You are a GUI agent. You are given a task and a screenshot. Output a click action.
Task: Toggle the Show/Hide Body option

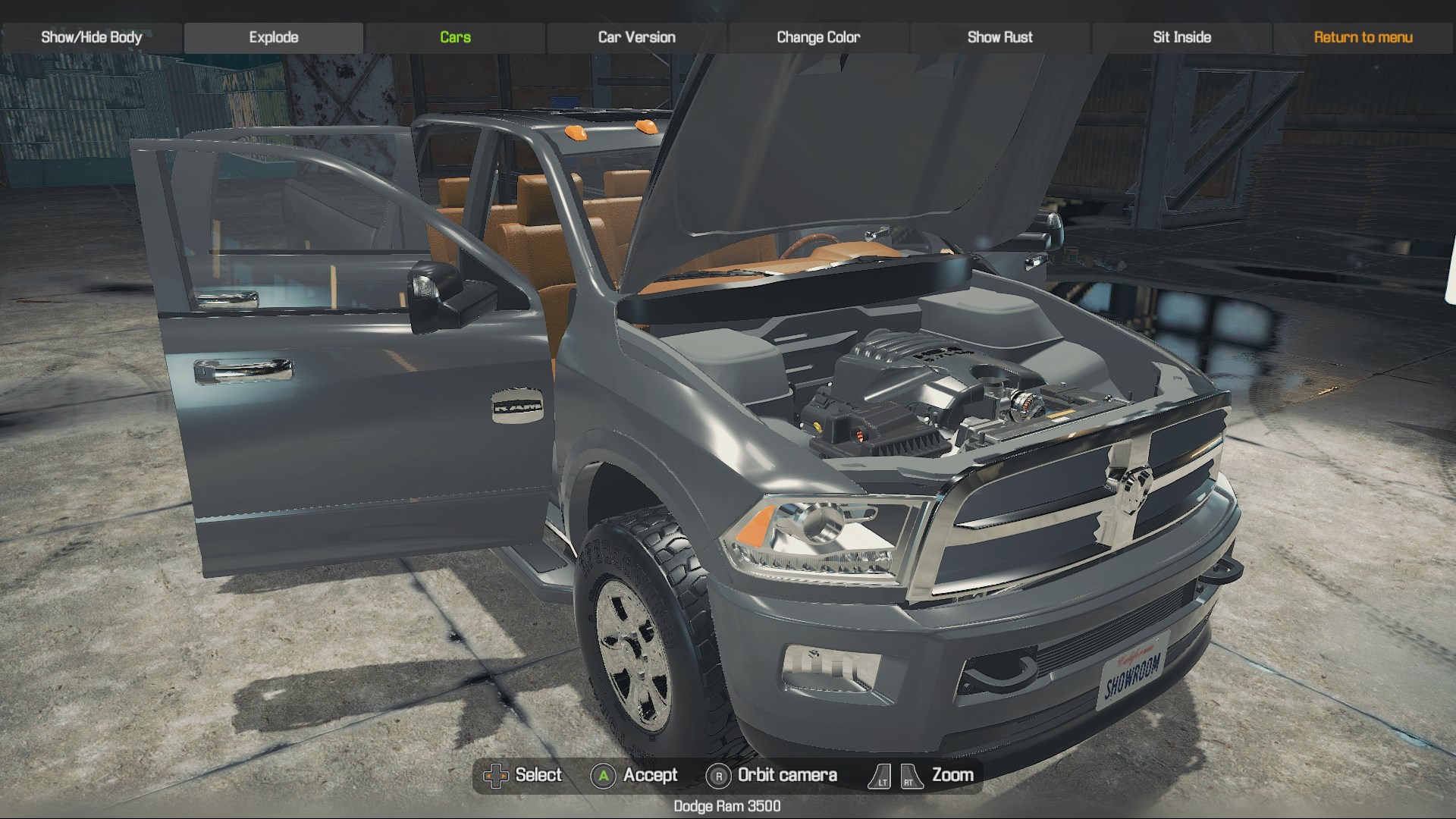(x=92, y=37)
